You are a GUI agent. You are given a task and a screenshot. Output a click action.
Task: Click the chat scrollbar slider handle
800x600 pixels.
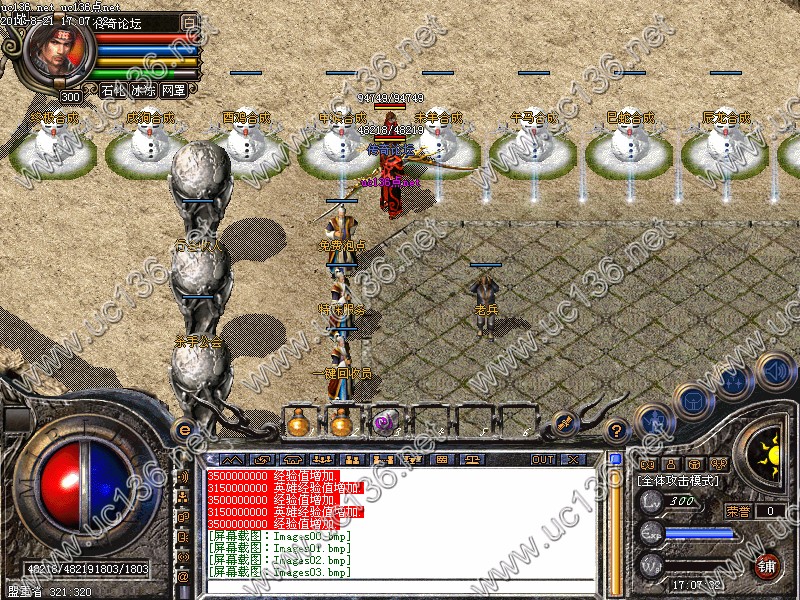pyautogui.click(x=616, y=461)
